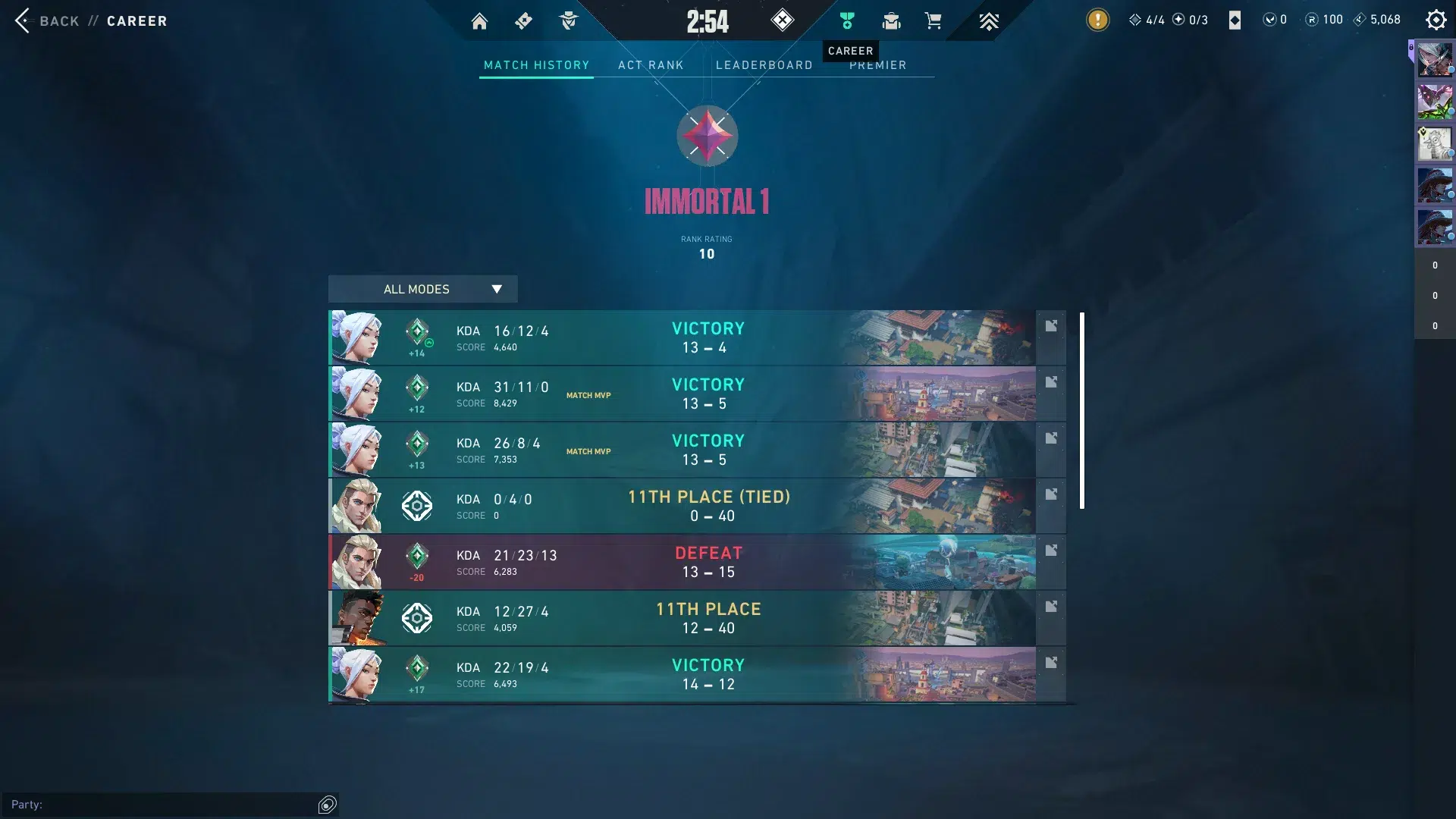This screenshot has width=1456, height=819.
Task: Select the top friend avatar in sidebar
Action: point(1435,60)
